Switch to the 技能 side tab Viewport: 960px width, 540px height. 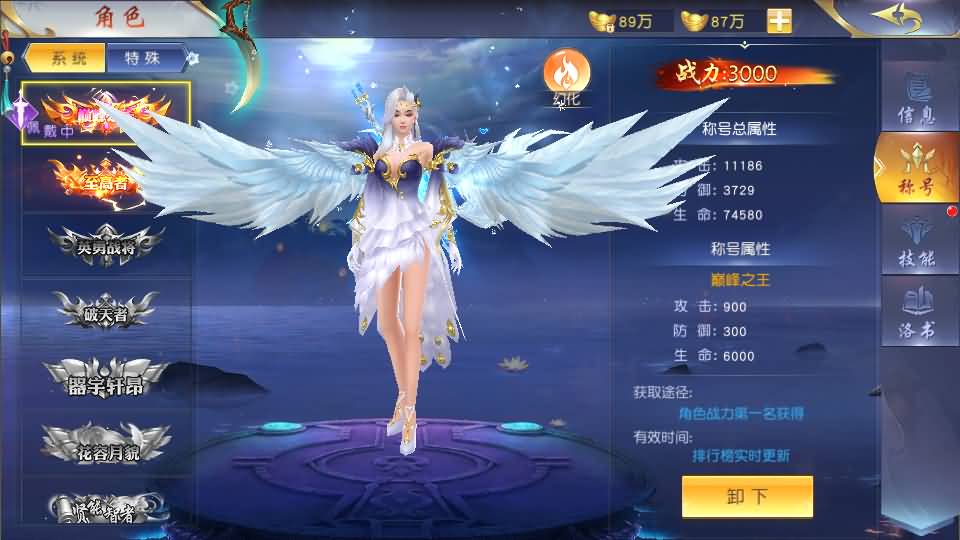(917, 241)
